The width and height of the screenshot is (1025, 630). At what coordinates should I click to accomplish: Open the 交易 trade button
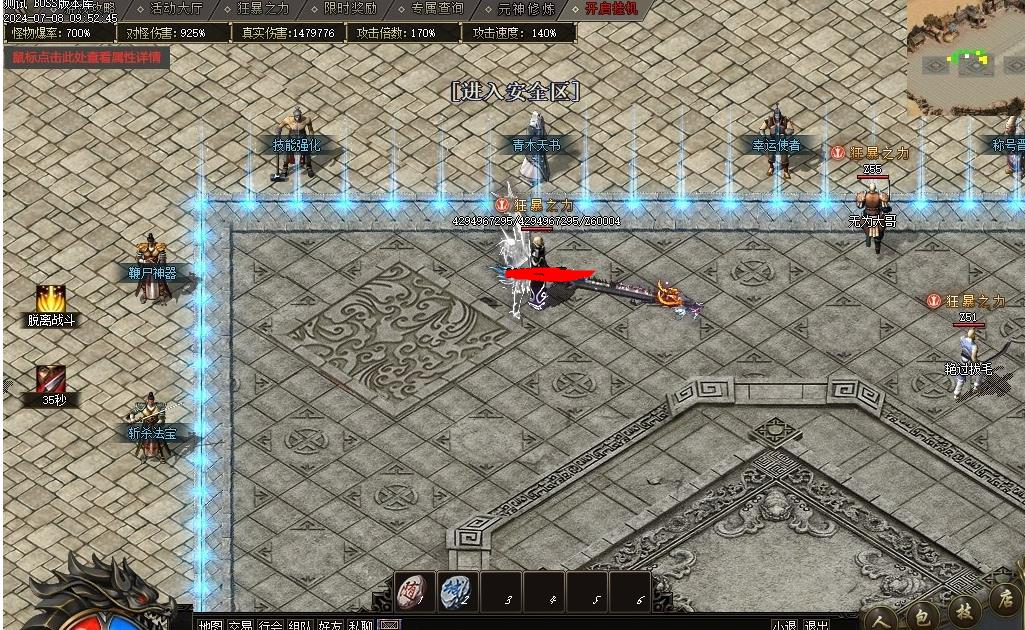pyautogui.click(x=240, y=625)
